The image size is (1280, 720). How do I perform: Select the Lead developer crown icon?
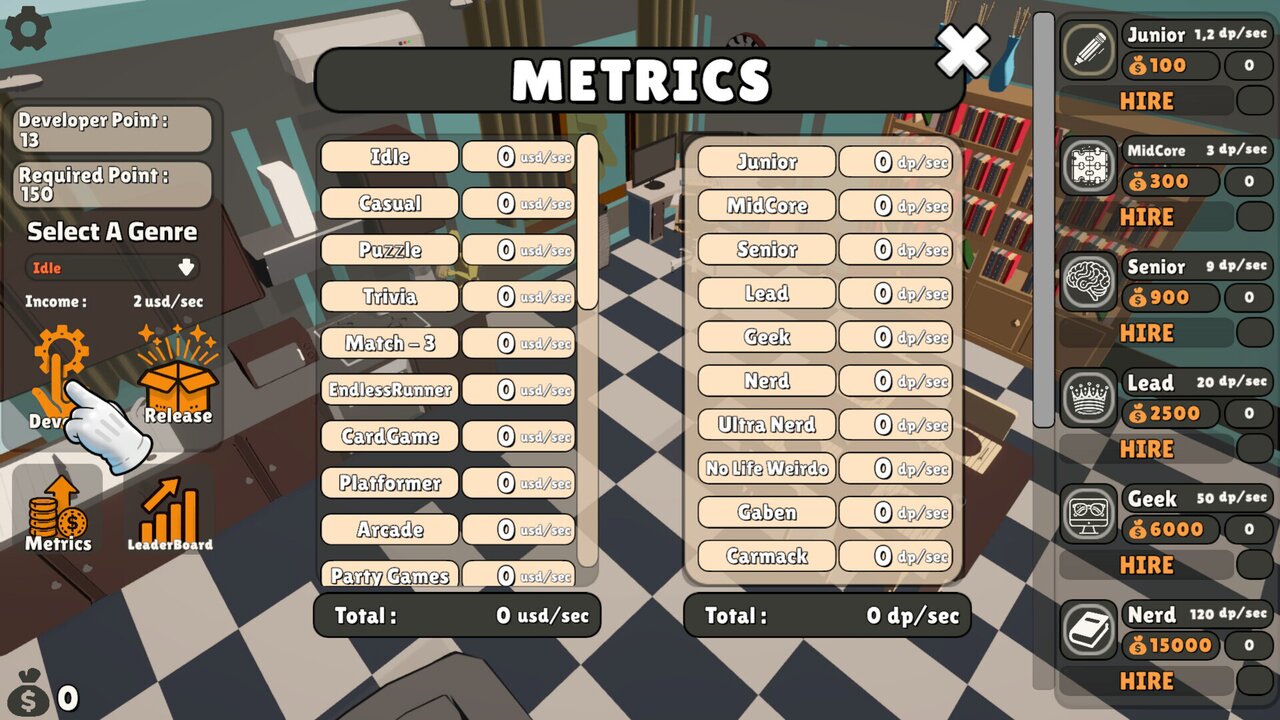(1087, 398)
